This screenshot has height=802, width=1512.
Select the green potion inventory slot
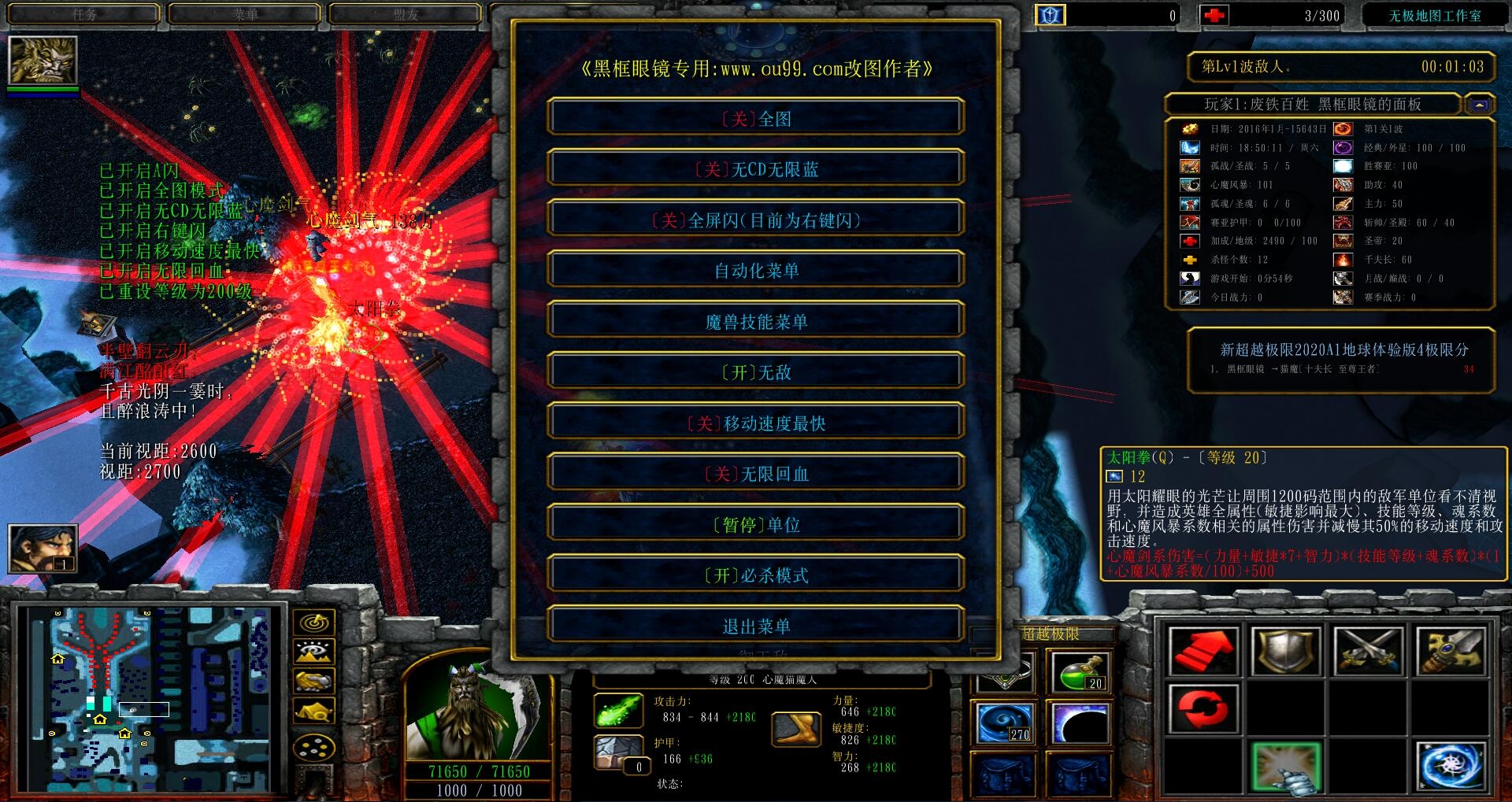tap(1080, 672)
